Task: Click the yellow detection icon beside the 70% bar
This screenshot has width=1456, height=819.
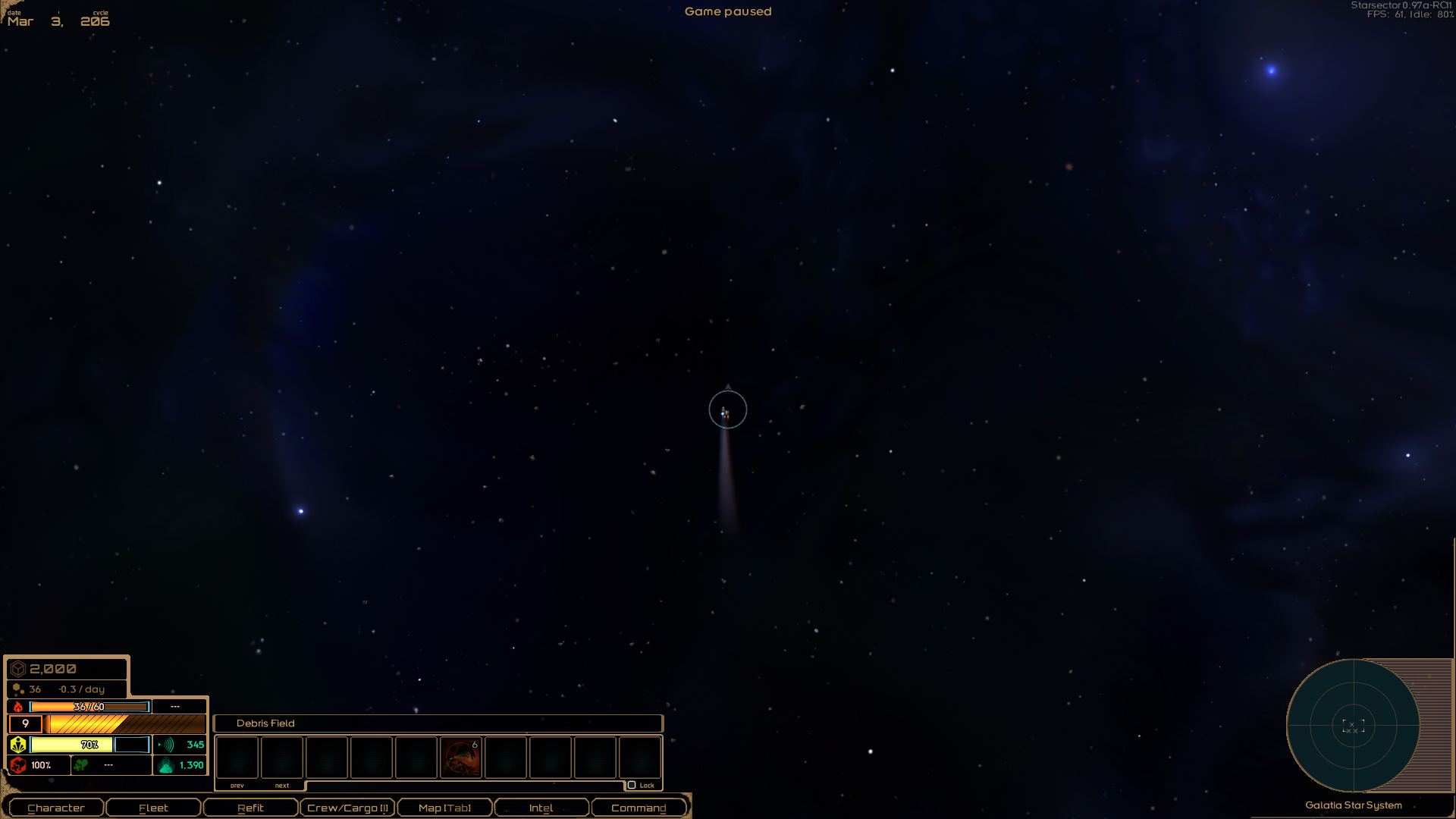Action: 17,745
